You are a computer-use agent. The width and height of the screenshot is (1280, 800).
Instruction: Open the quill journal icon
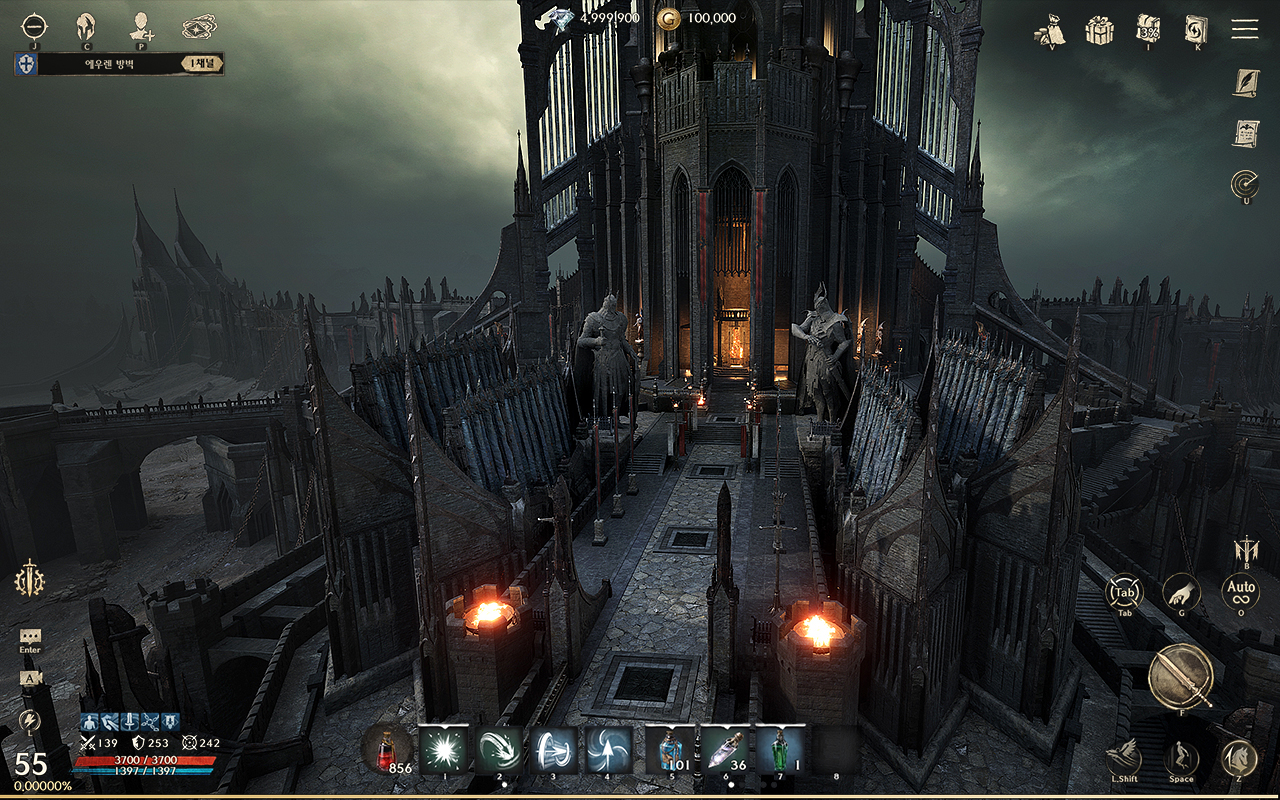click(1244, 82)
